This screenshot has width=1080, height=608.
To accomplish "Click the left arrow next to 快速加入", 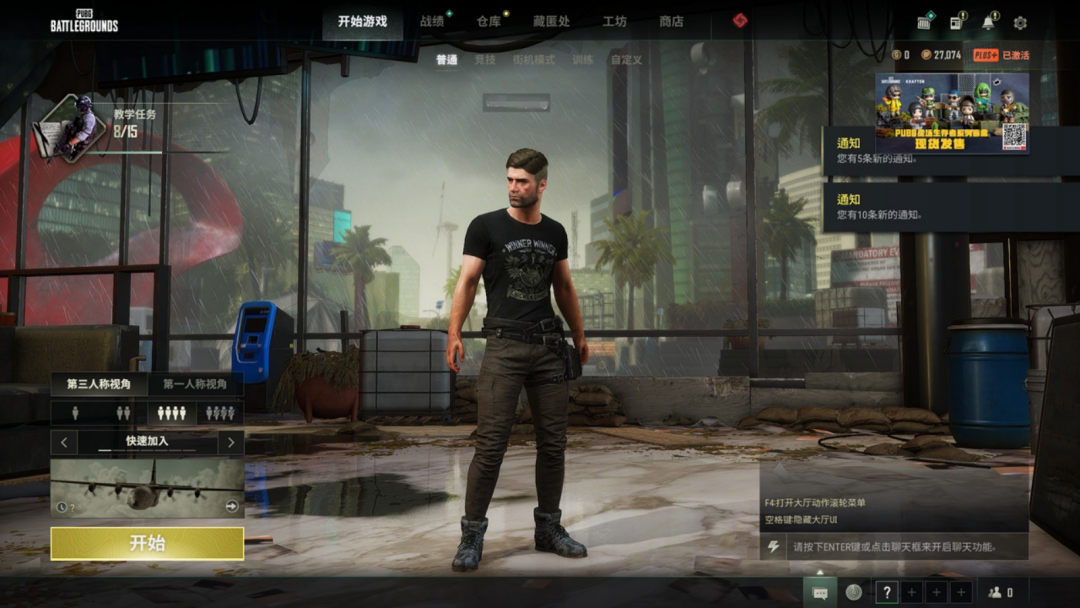I will [64, 442].
